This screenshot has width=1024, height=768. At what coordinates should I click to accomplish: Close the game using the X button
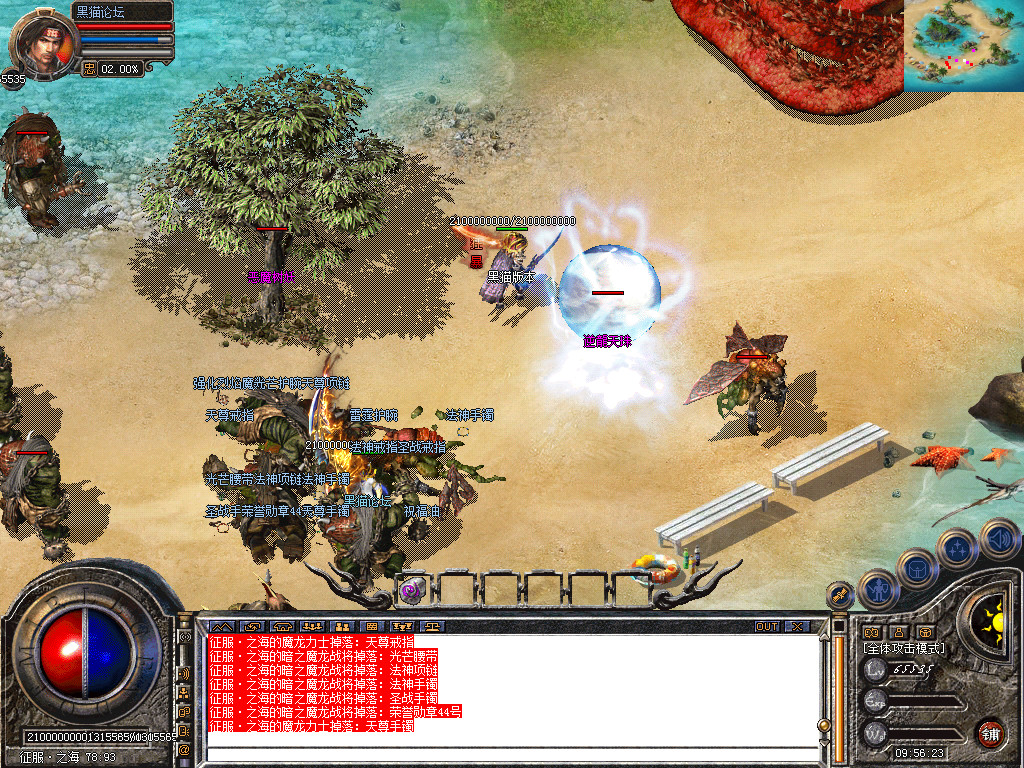[797, 627]
